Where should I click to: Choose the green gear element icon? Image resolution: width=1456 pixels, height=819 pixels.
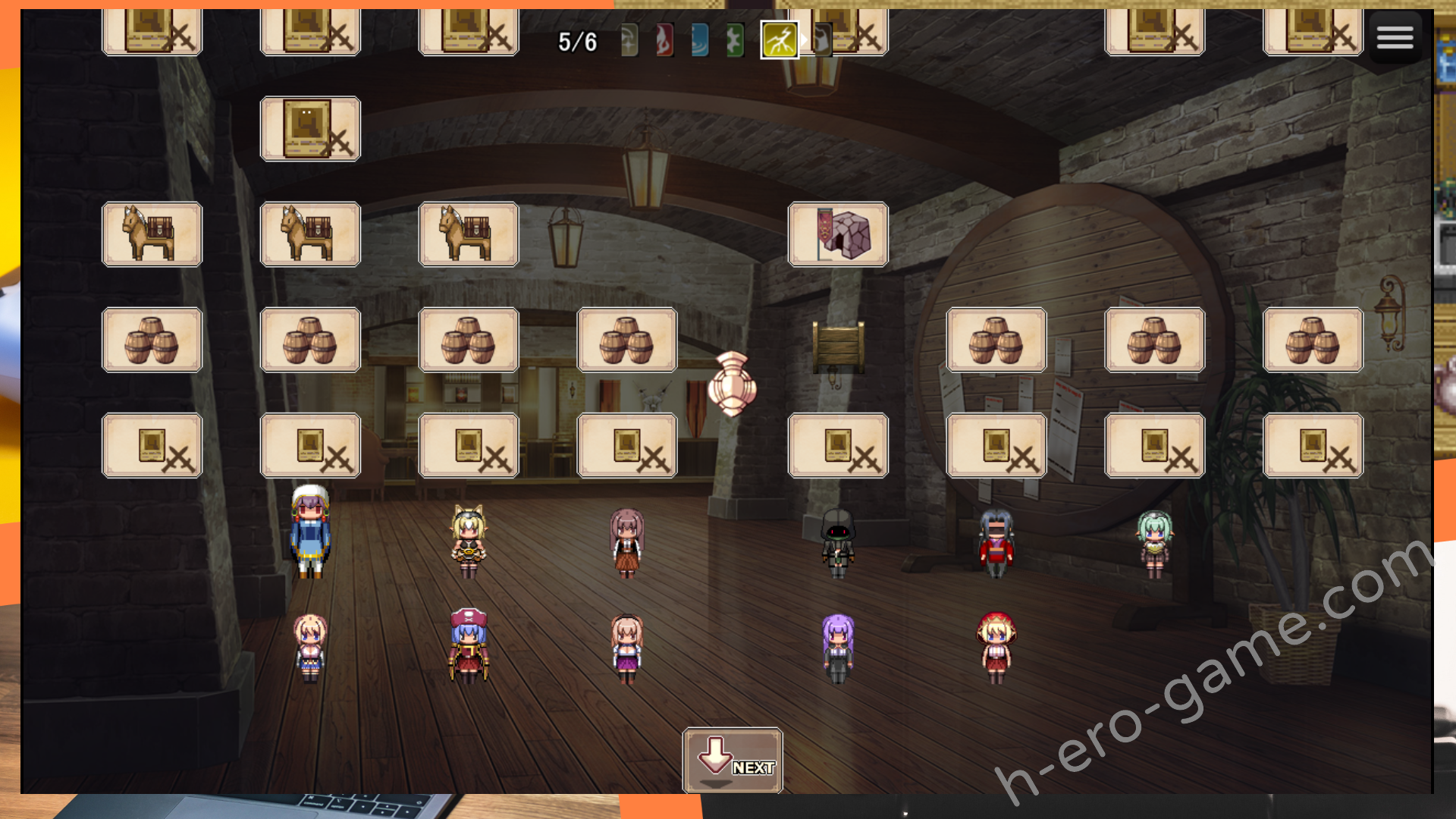click(x=734, y=41)
